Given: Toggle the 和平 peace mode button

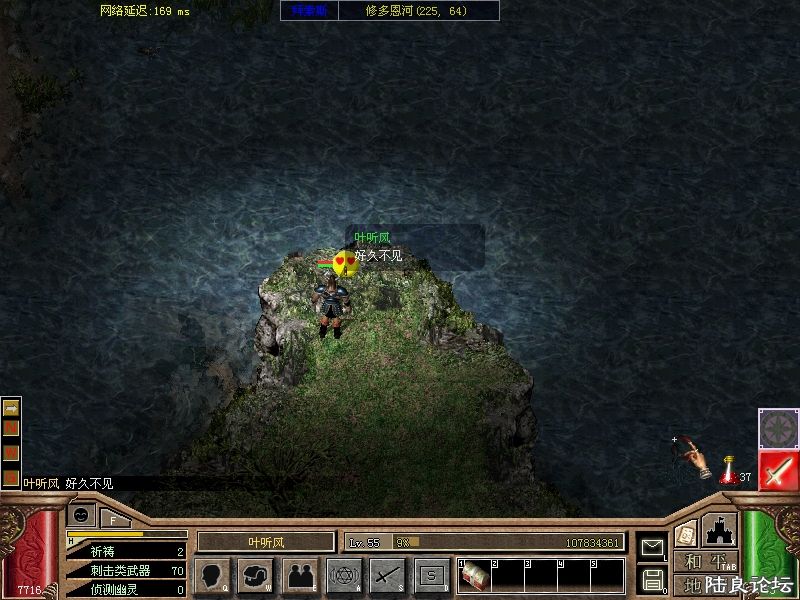Looking at the screenshot, I should pos(706,562).
